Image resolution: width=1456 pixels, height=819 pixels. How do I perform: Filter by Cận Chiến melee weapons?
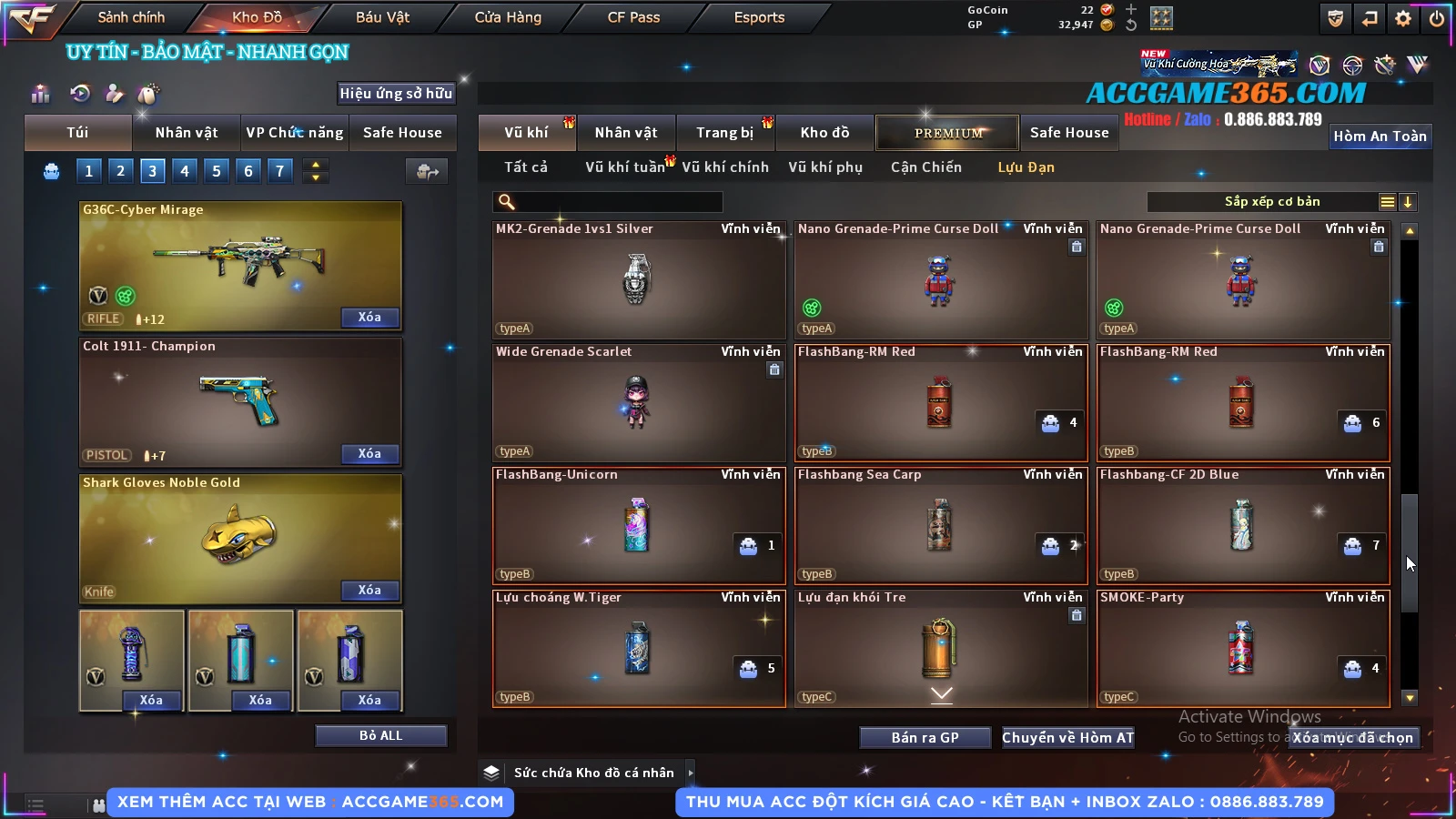925,167
